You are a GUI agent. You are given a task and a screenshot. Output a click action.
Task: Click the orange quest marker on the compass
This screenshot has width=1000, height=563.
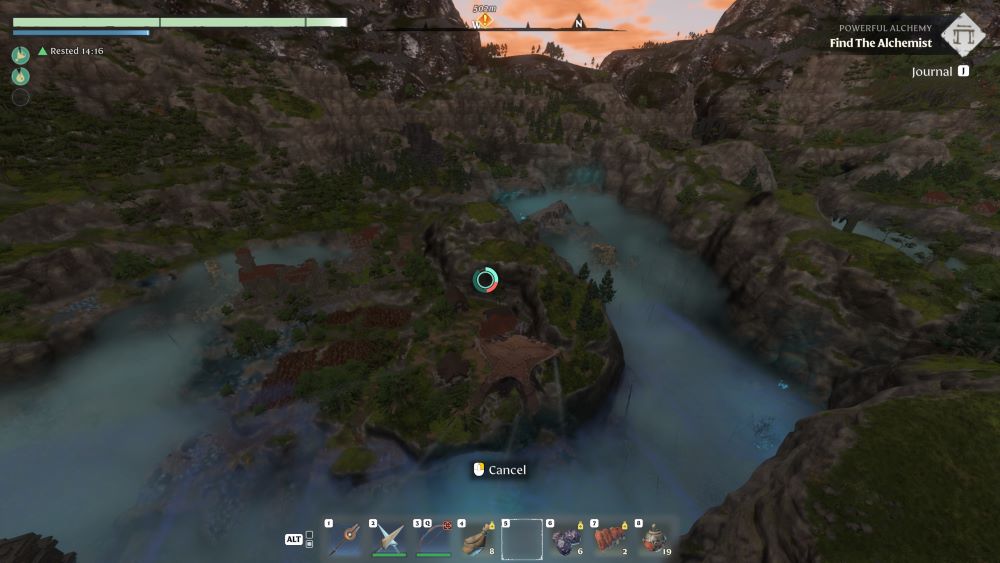485,20
